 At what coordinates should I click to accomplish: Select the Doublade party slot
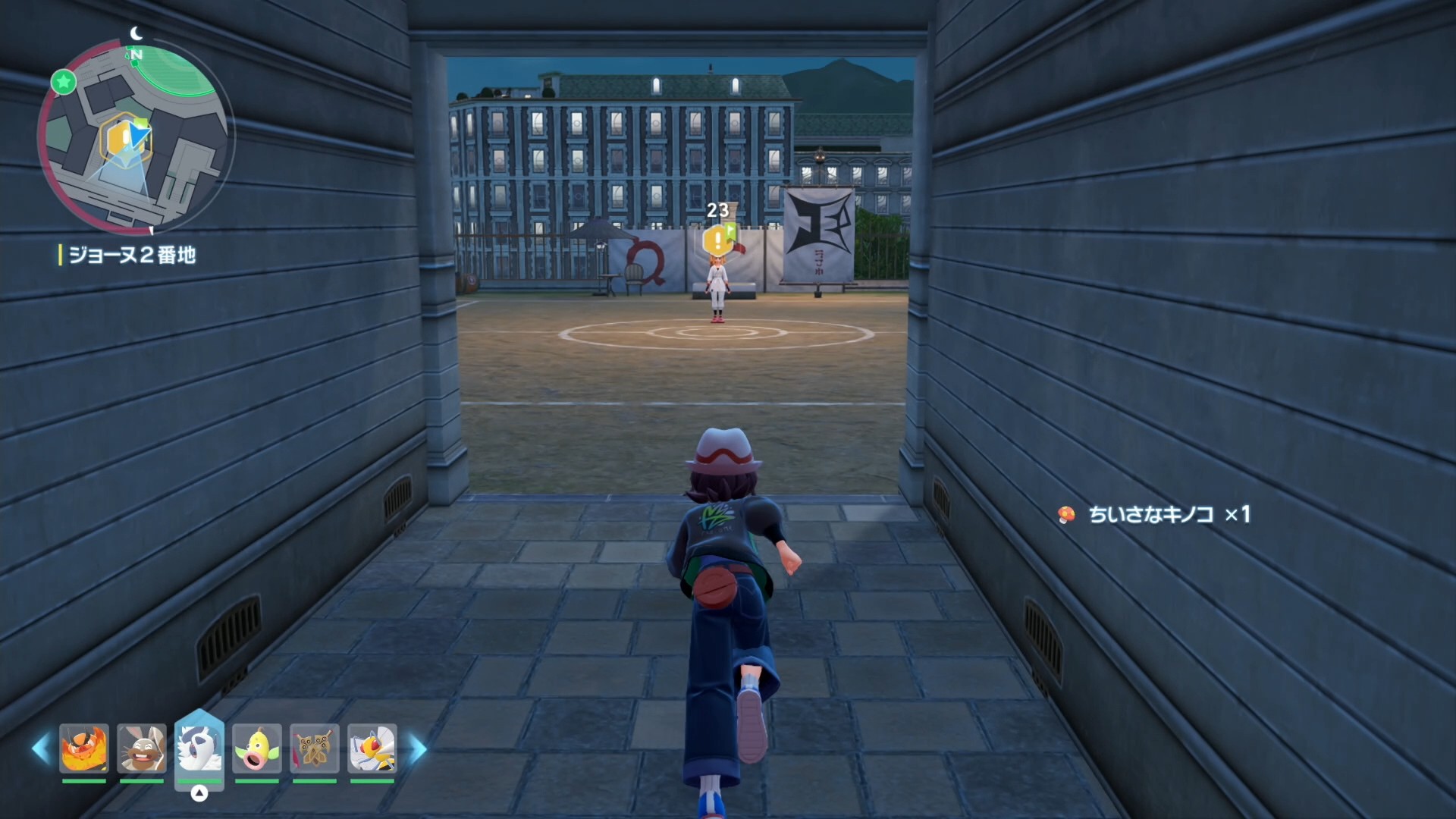pyautogui.click(x=315, y=748)
